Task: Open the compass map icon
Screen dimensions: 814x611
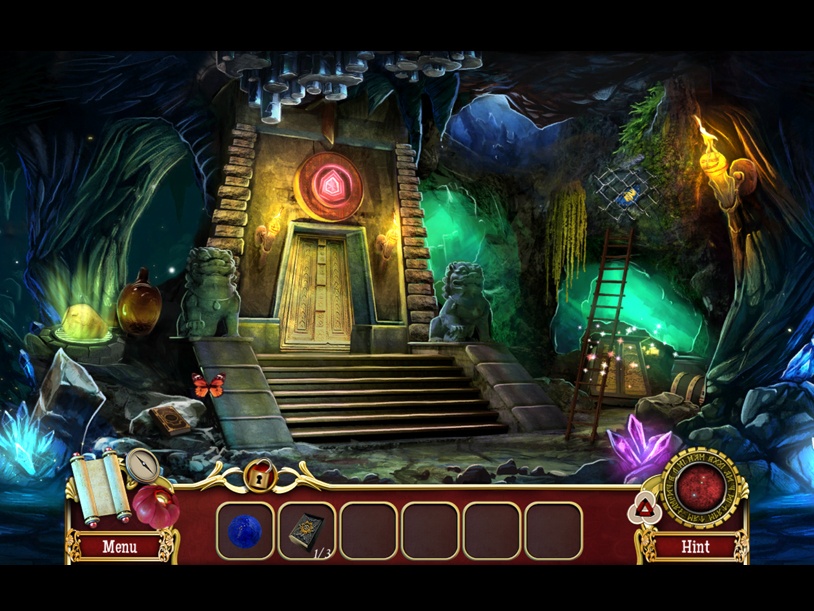Action: click(x=142, y=464)
